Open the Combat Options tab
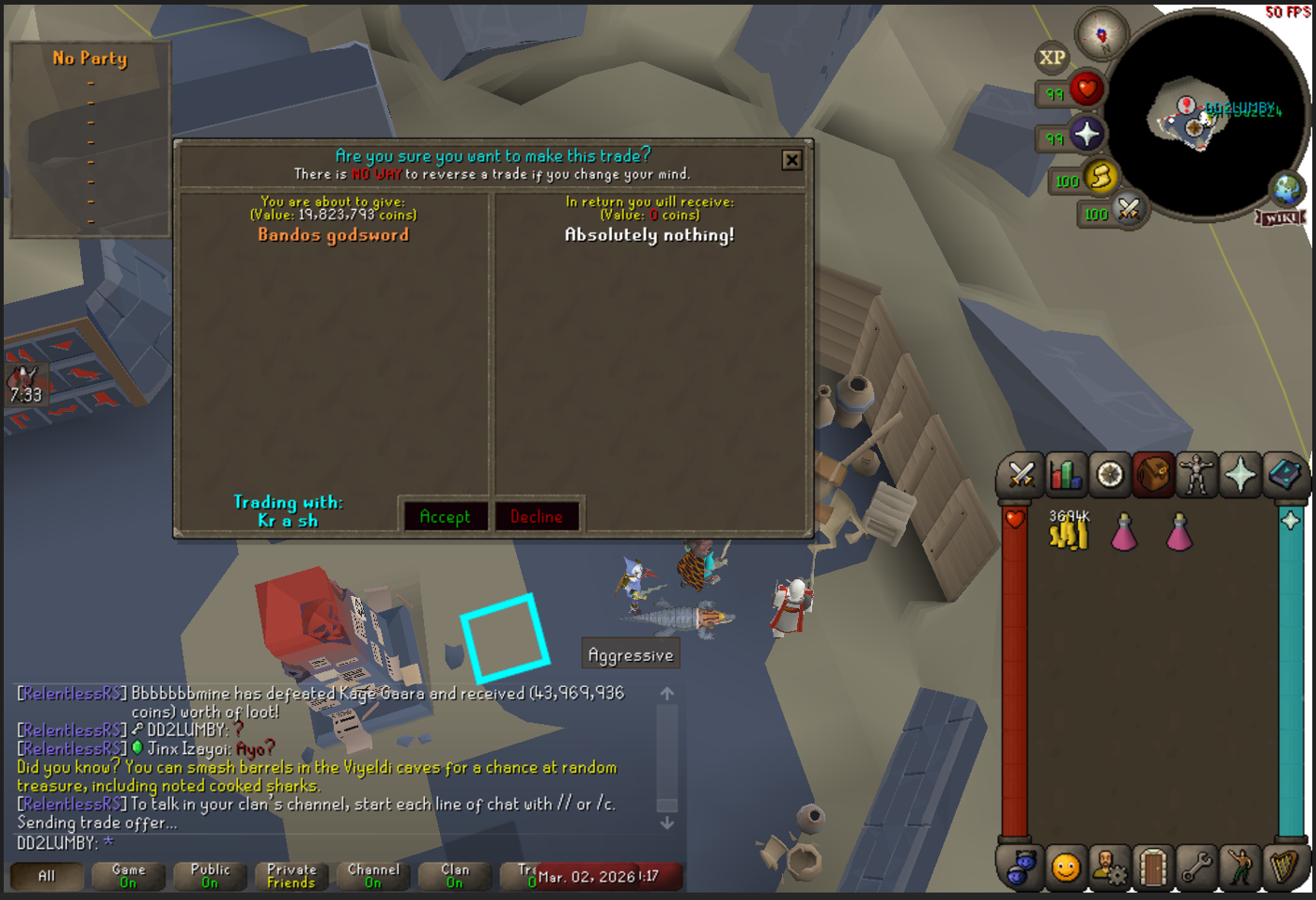Screen dimensions: 1316x900 point(1021,475)
